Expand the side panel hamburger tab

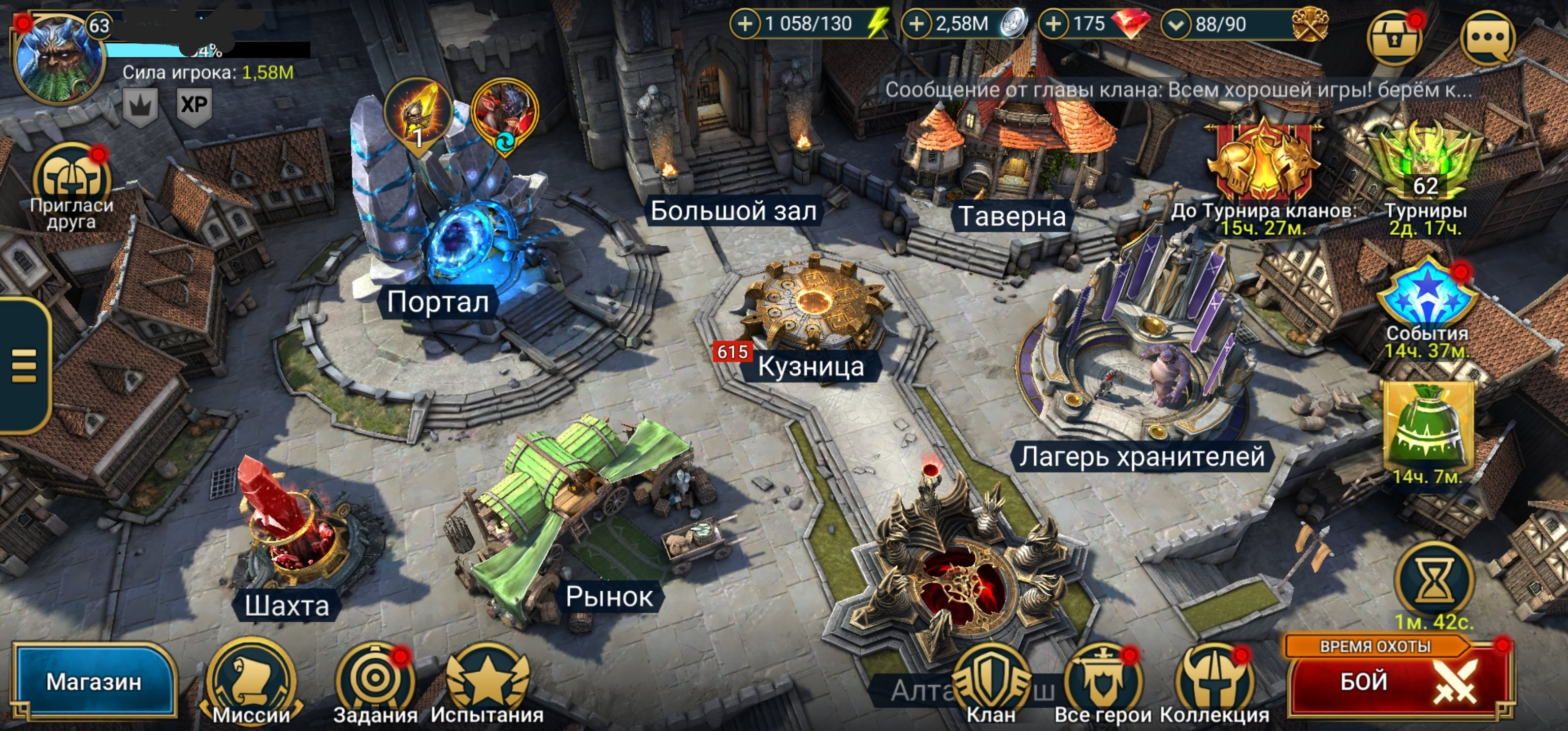pos(24,366)
